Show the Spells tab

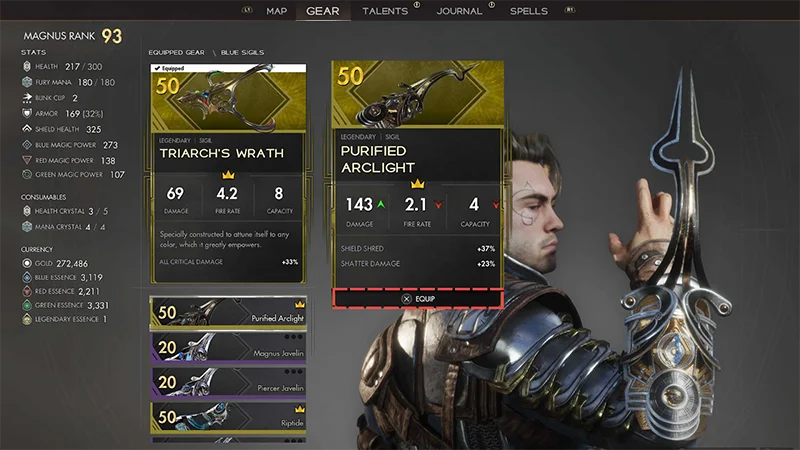[x=529, y=11]
